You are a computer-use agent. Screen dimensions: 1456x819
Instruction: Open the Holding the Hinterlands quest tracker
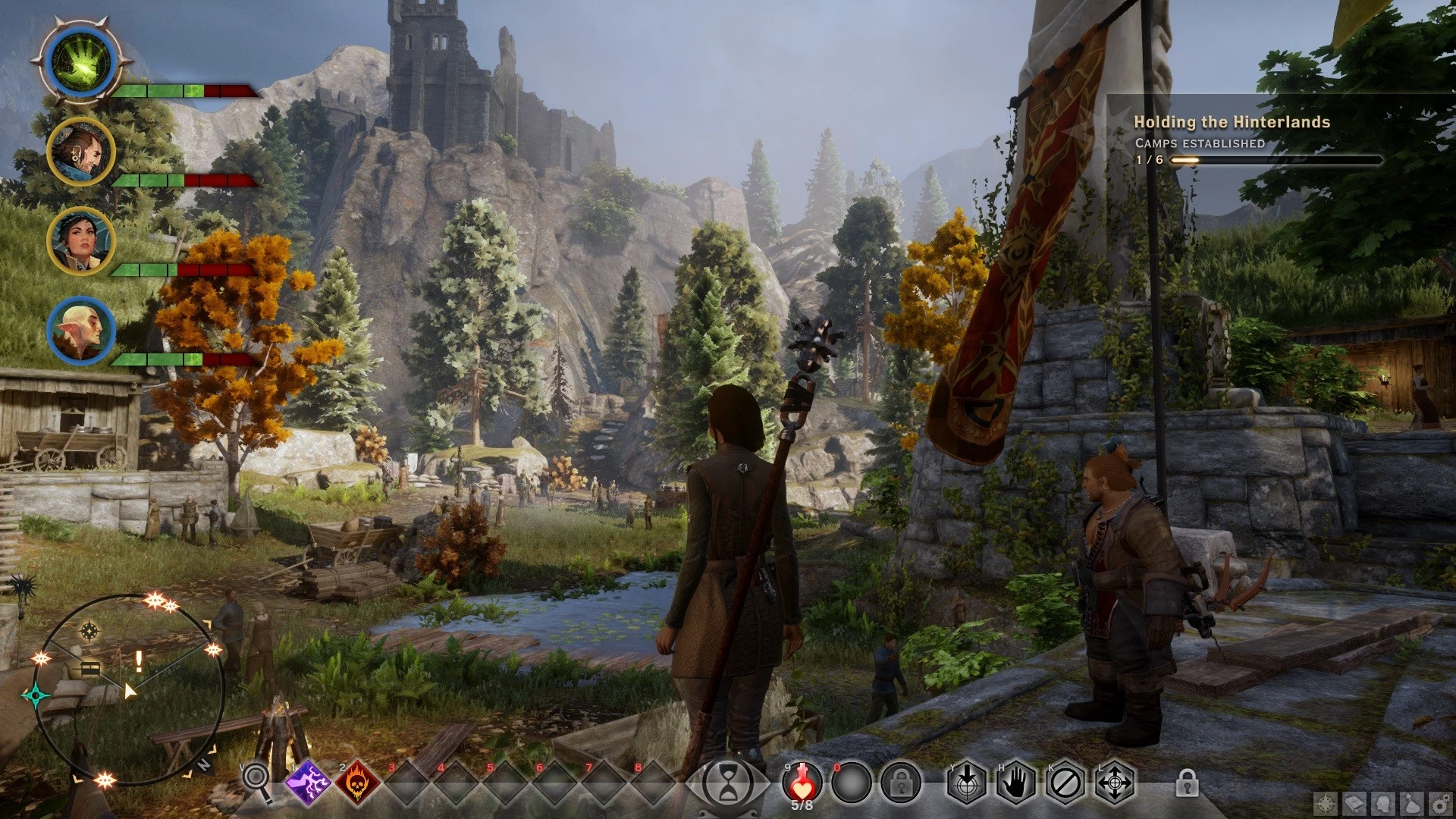(x=1232, y=122)
